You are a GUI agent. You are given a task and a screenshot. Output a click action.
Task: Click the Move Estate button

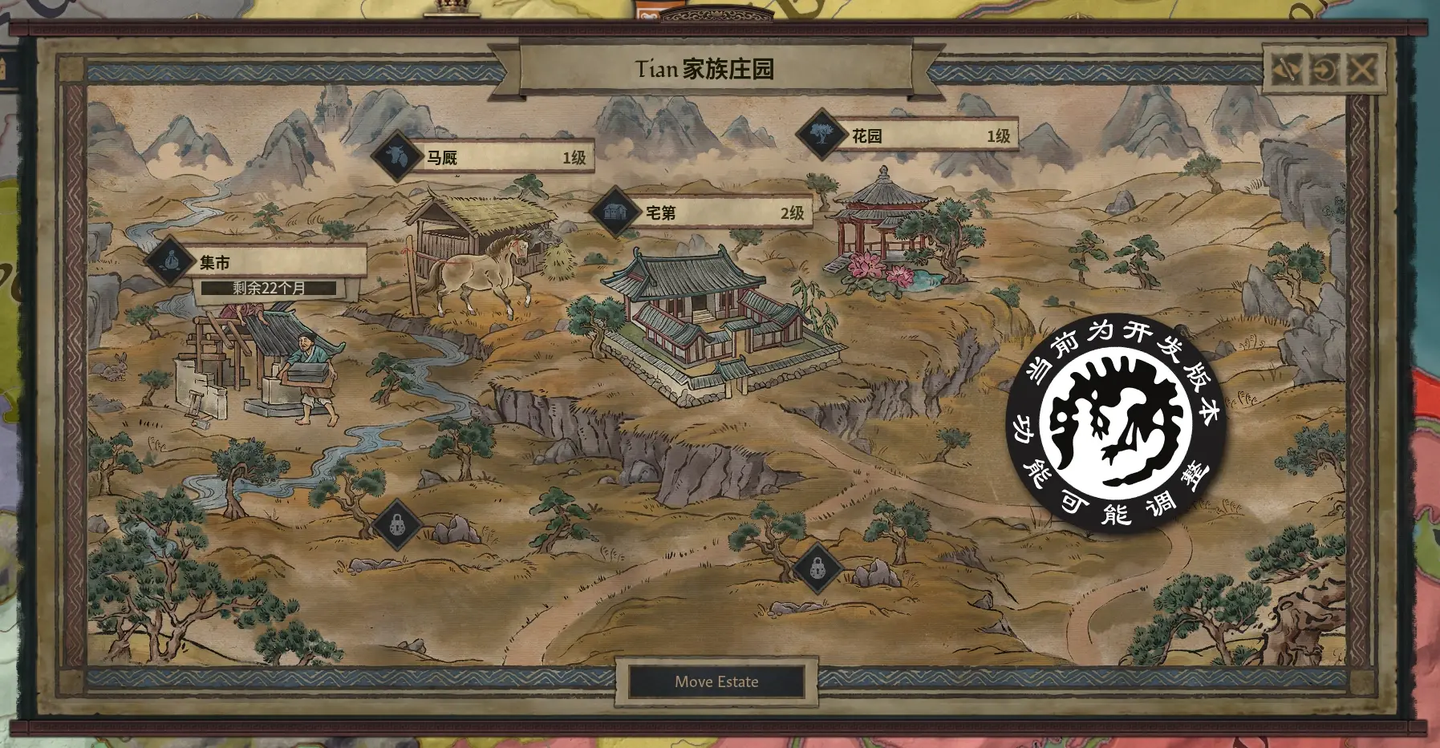point(716,682)
